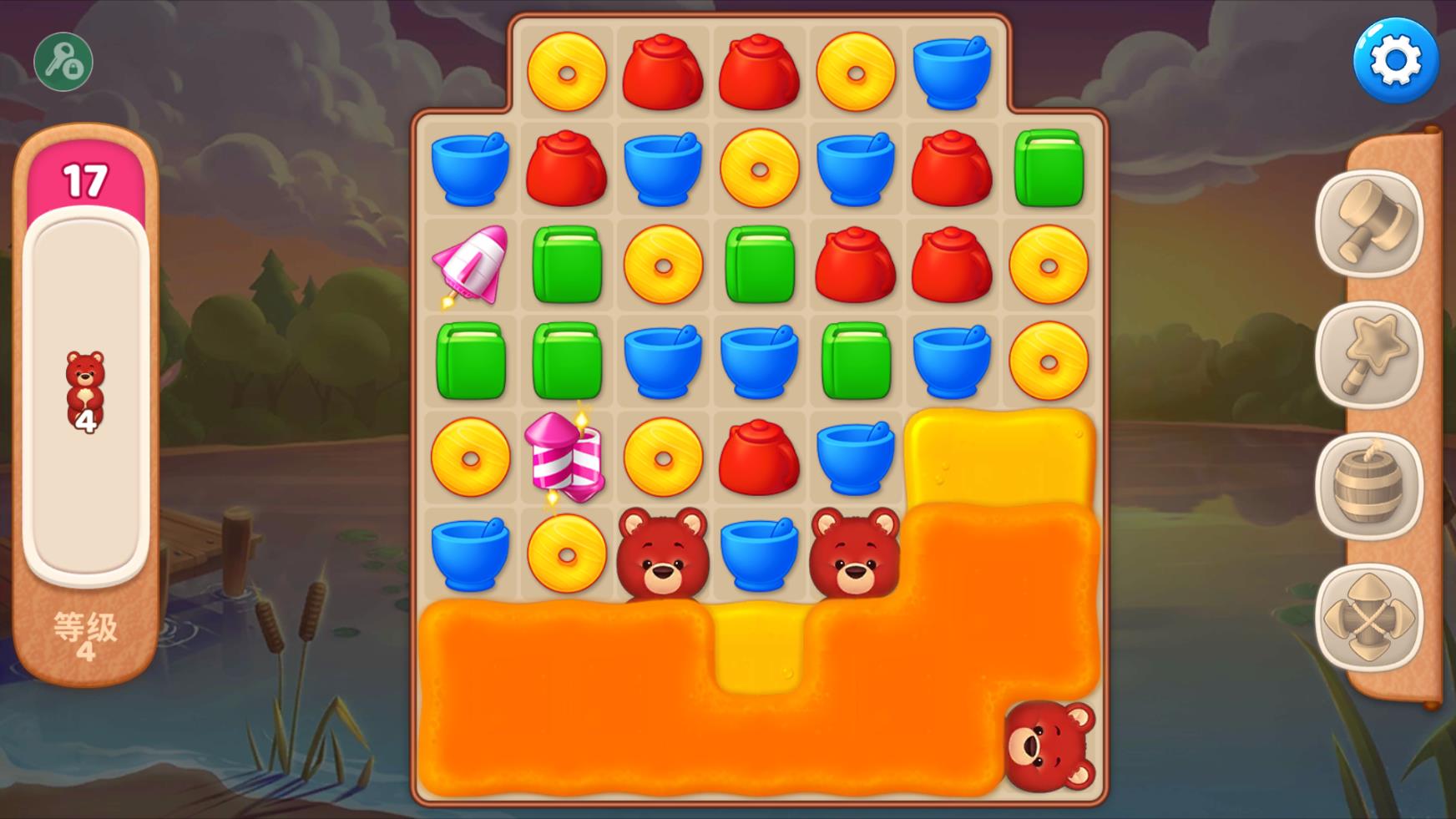Image resolution: width=1456 pixels, height=819 pixels.
Task: Click the green key-lock icon
Action: 63,62
